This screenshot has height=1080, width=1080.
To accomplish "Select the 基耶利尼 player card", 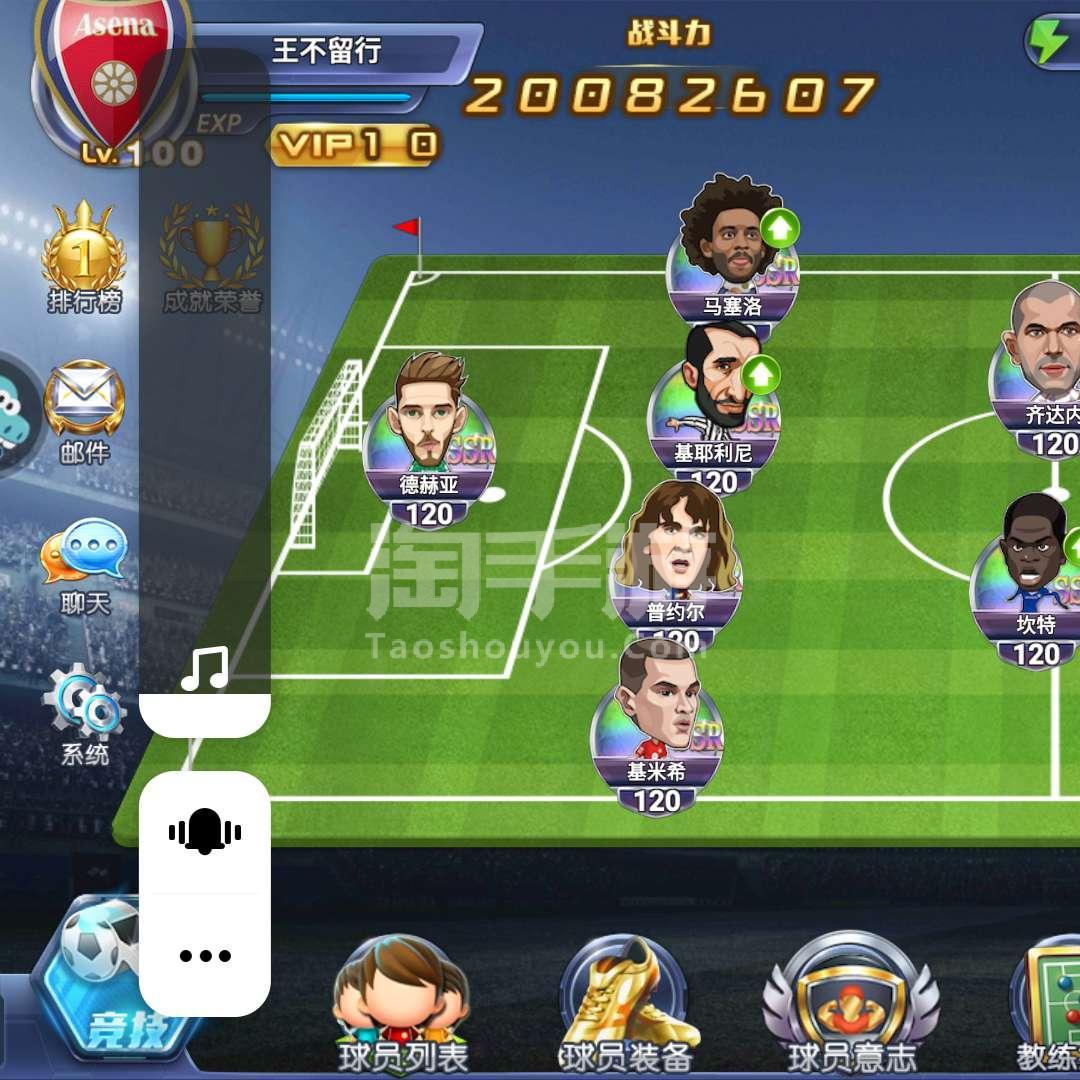I will tap(713, 410).
